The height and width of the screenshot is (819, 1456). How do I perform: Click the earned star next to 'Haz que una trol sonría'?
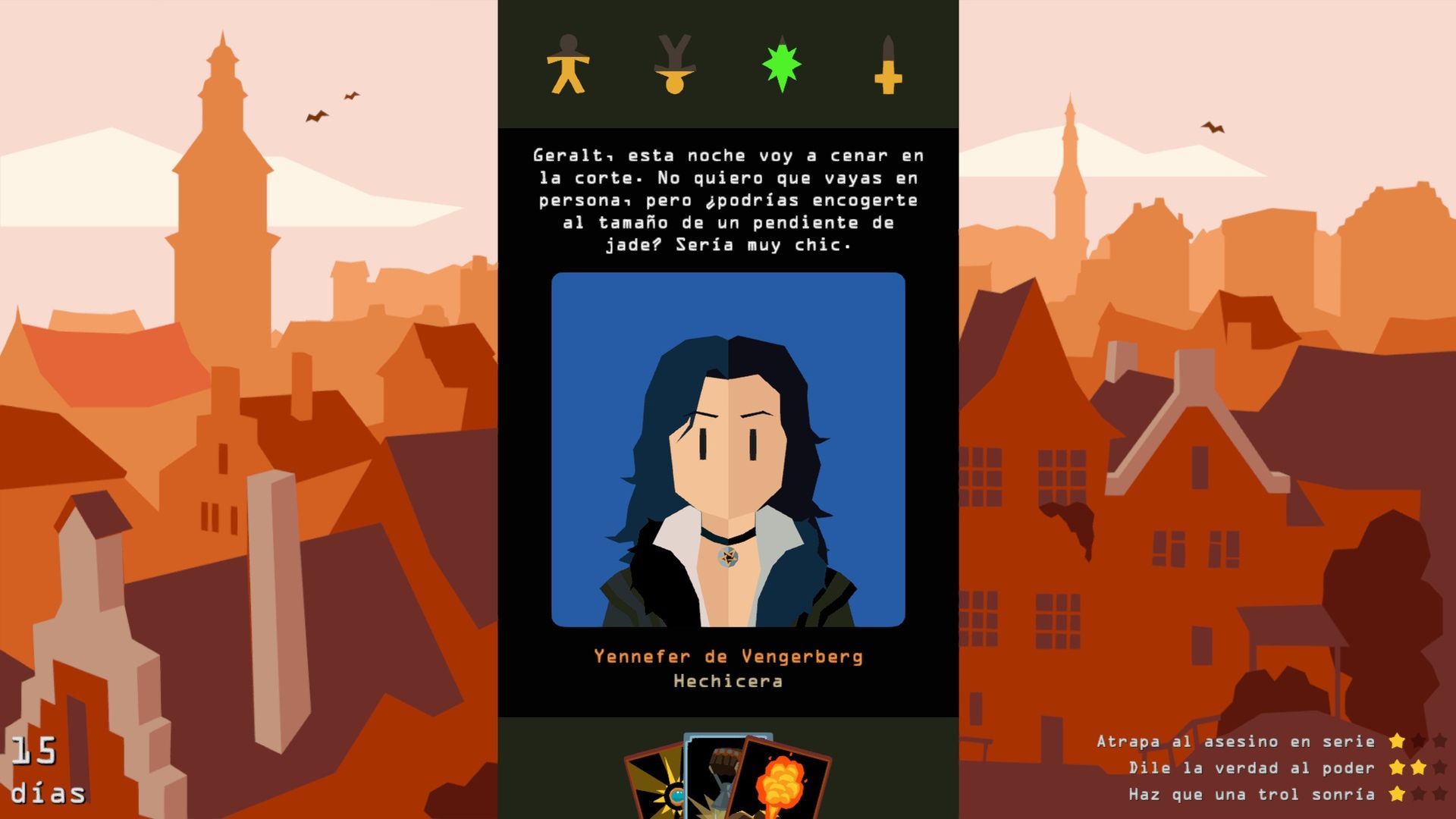coord(1398,794)
